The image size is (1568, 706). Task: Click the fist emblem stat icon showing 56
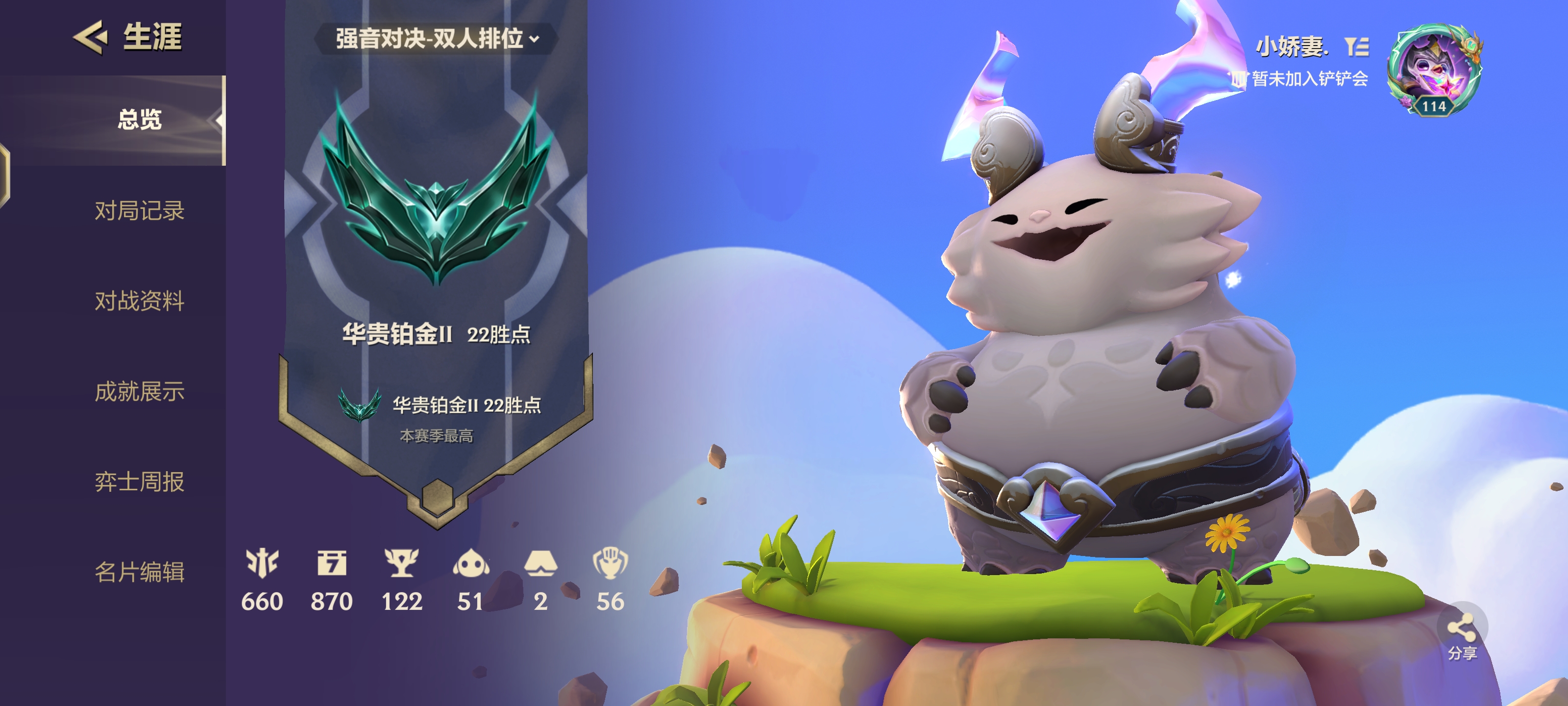point(610,563)
